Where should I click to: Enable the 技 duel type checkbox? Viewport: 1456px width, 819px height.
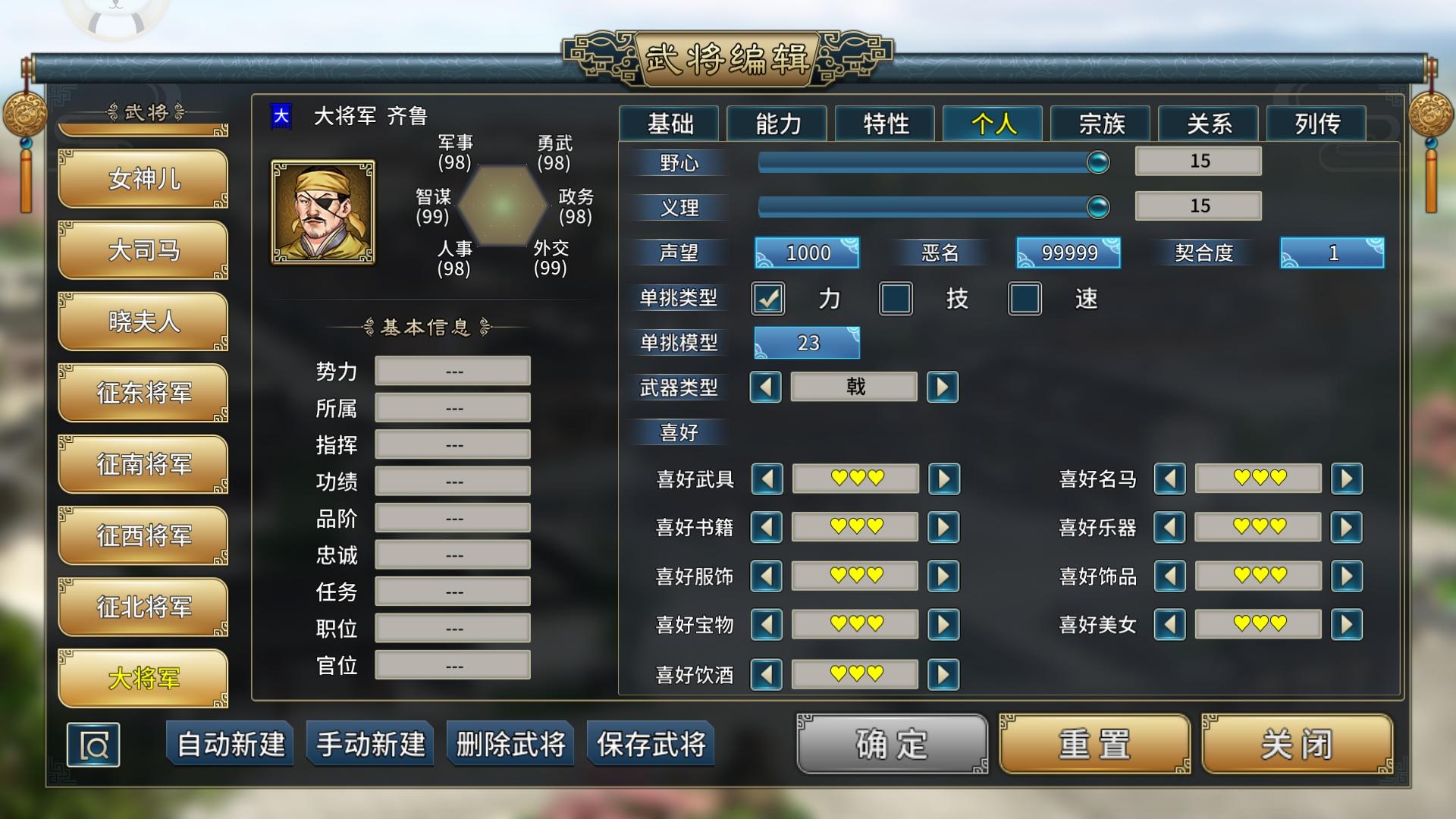click(897, 299)
